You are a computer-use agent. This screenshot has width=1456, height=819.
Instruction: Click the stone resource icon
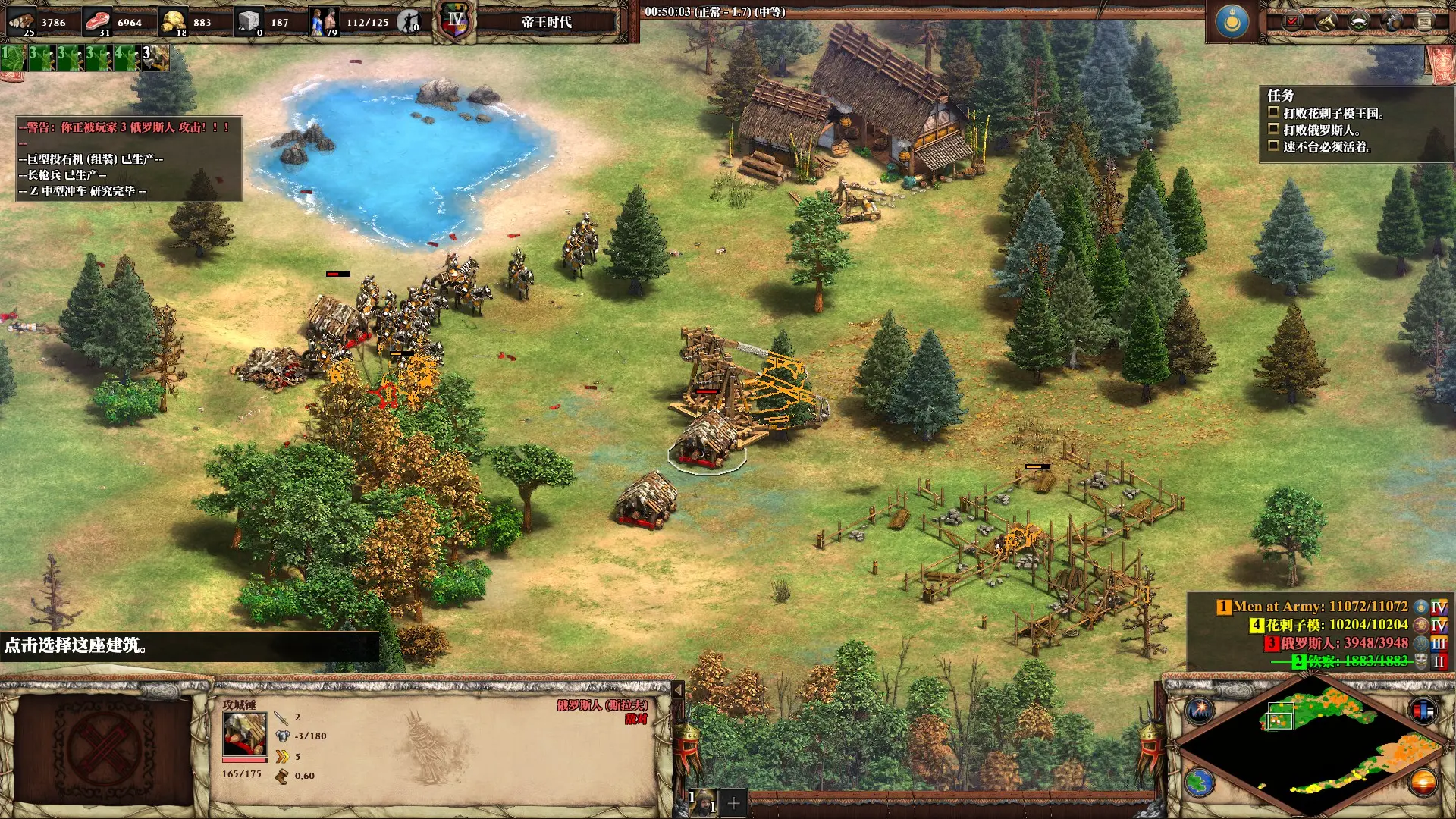[x=249, y=20]
